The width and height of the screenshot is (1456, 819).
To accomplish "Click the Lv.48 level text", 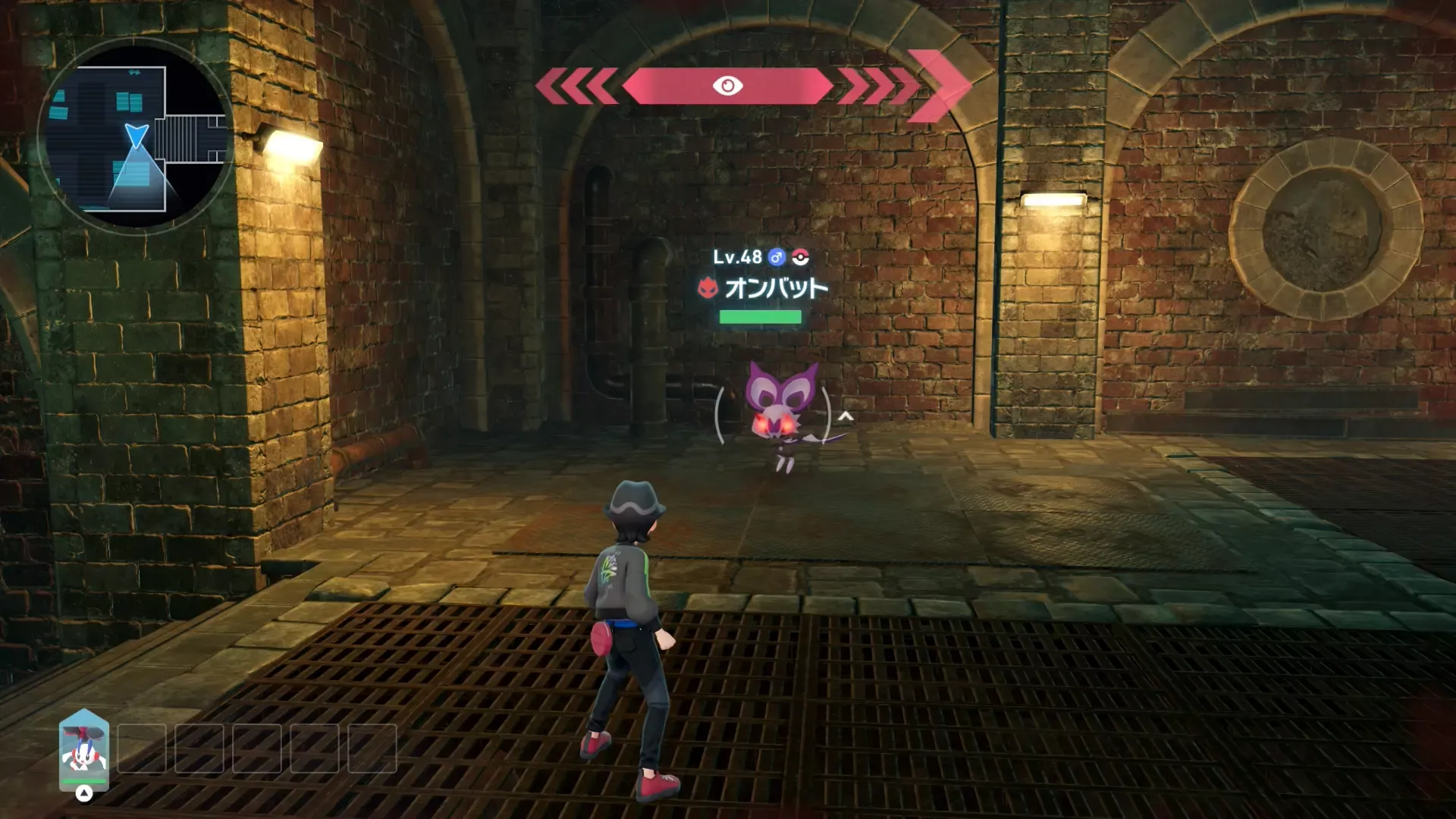I will coord(737,256).
